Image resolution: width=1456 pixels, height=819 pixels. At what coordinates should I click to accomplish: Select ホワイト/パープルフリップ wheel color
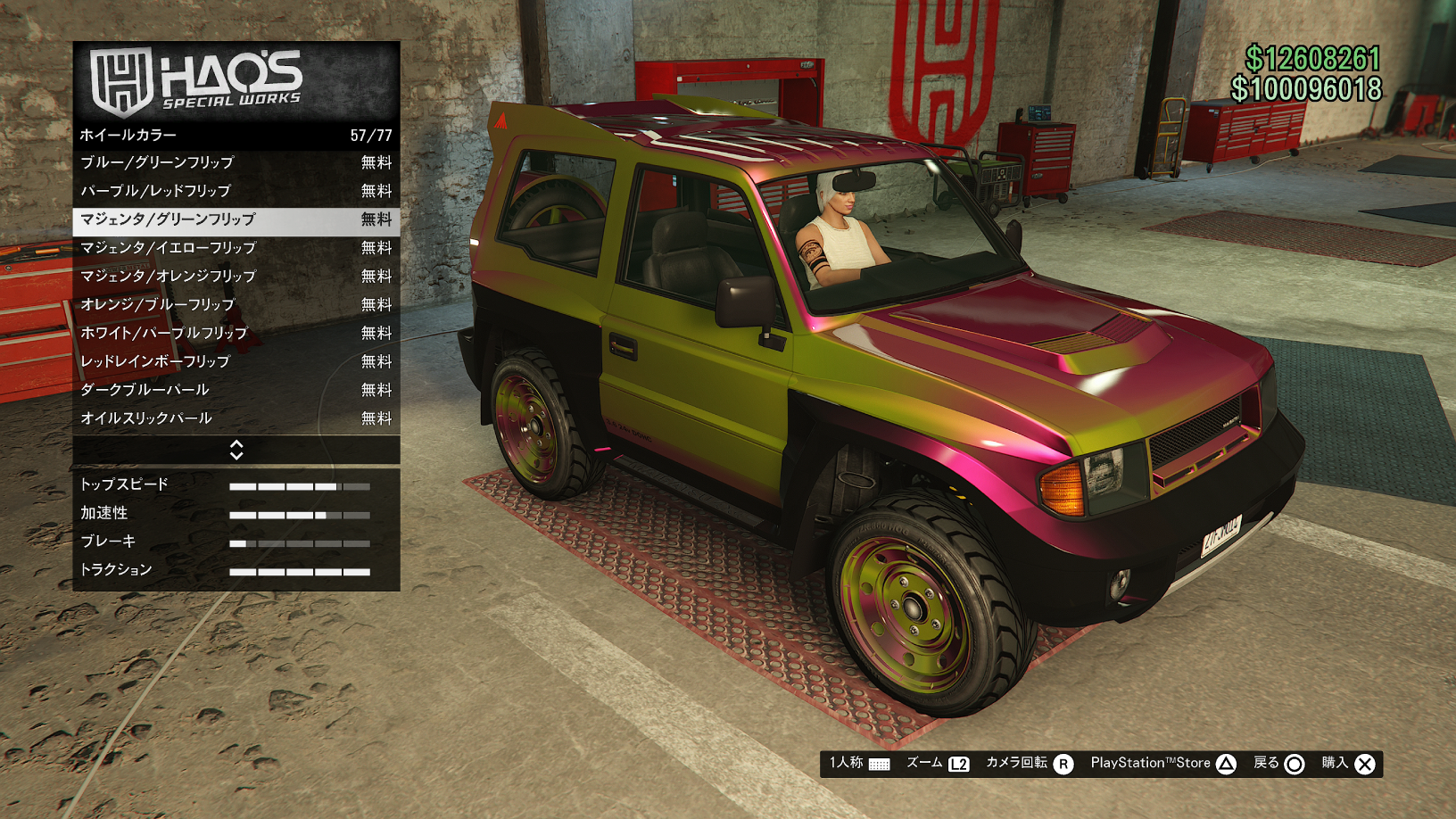click(x=236, y=333)
